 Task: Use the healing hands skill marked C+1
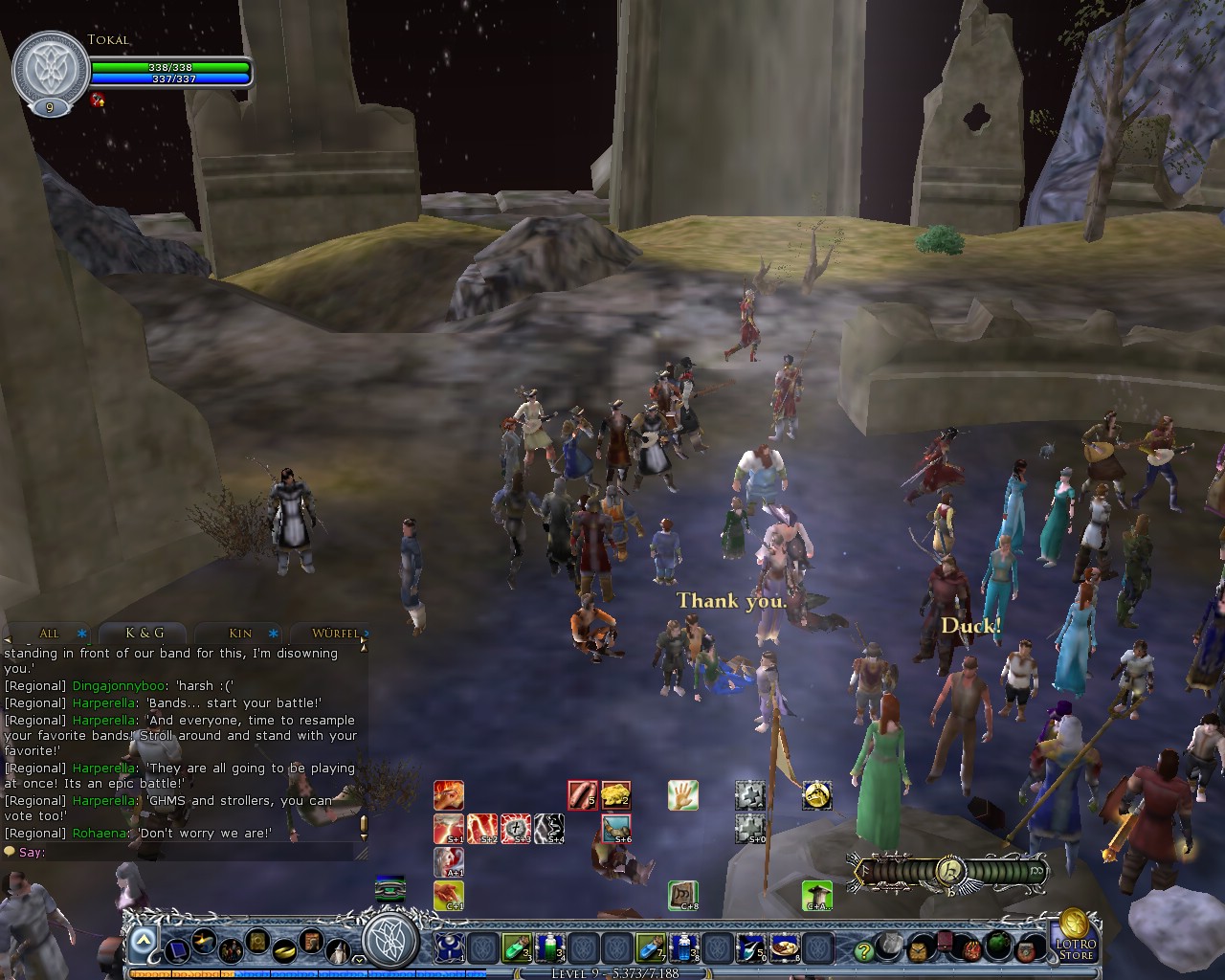pyautogui.click(x=447, y=895)
